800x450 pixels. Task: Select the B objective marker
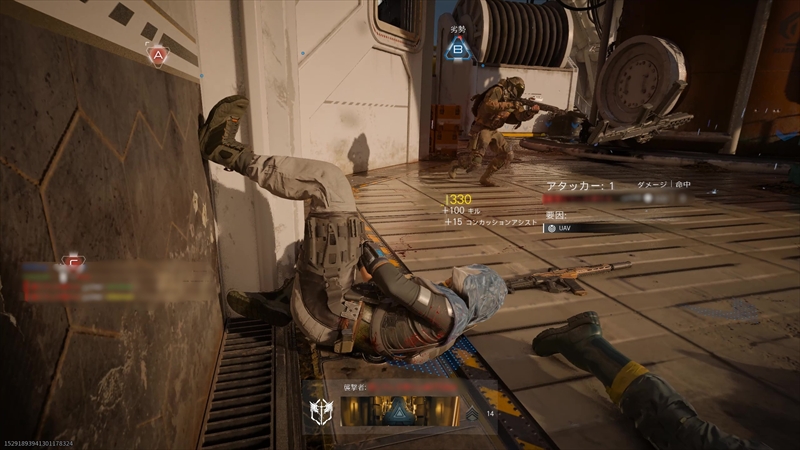(458, 47)
